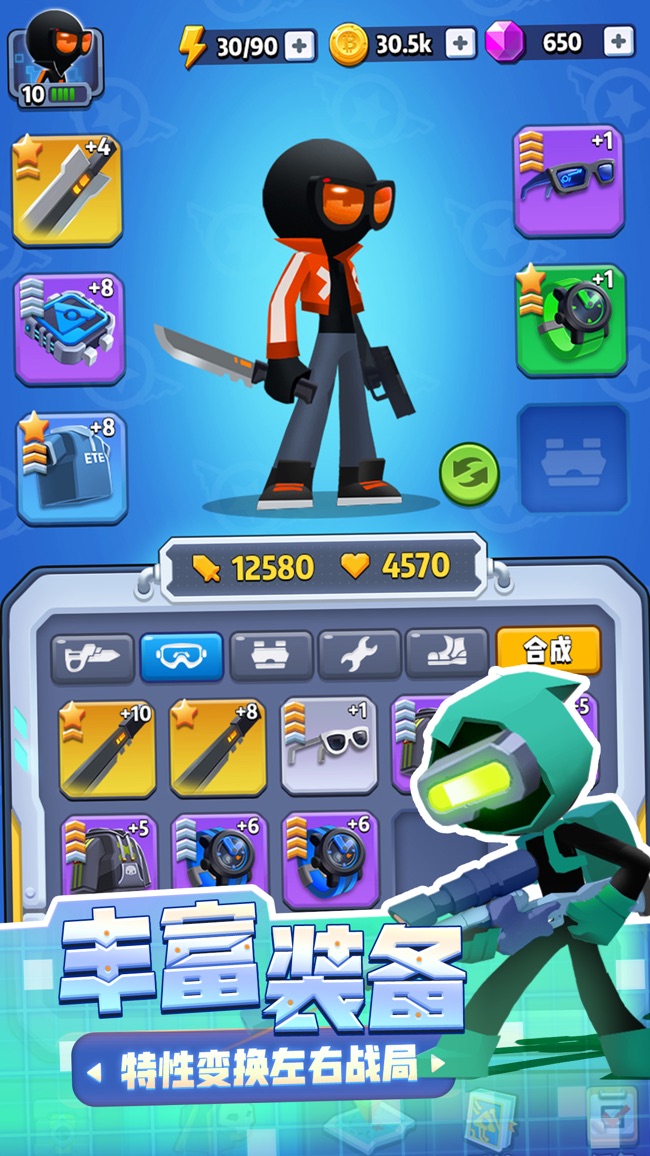Choose the white sunglasses in inventory
This screenshot has width=650, height=1156.
tap(329, 745)
